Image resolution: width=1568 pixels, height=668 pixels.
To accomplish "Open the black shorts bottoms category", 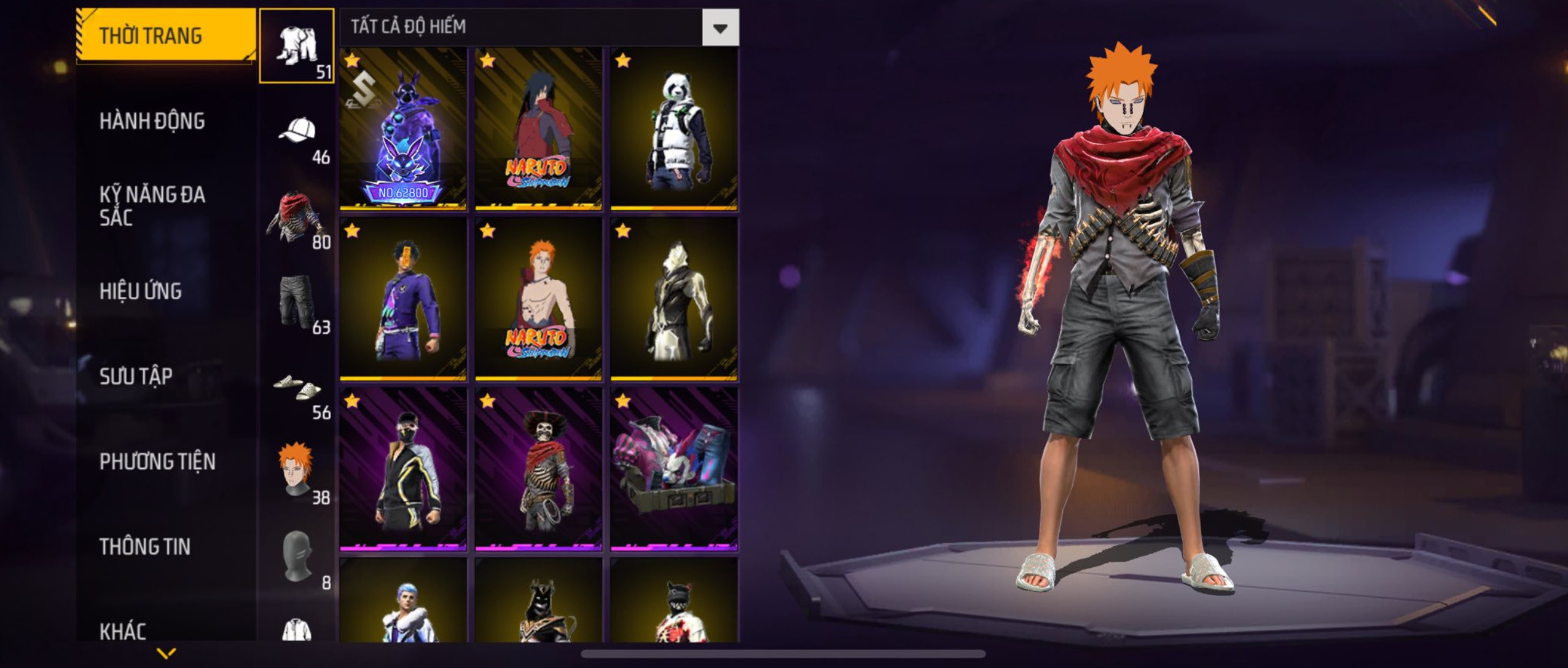I will pyautogui.click(x=297, y=302).
